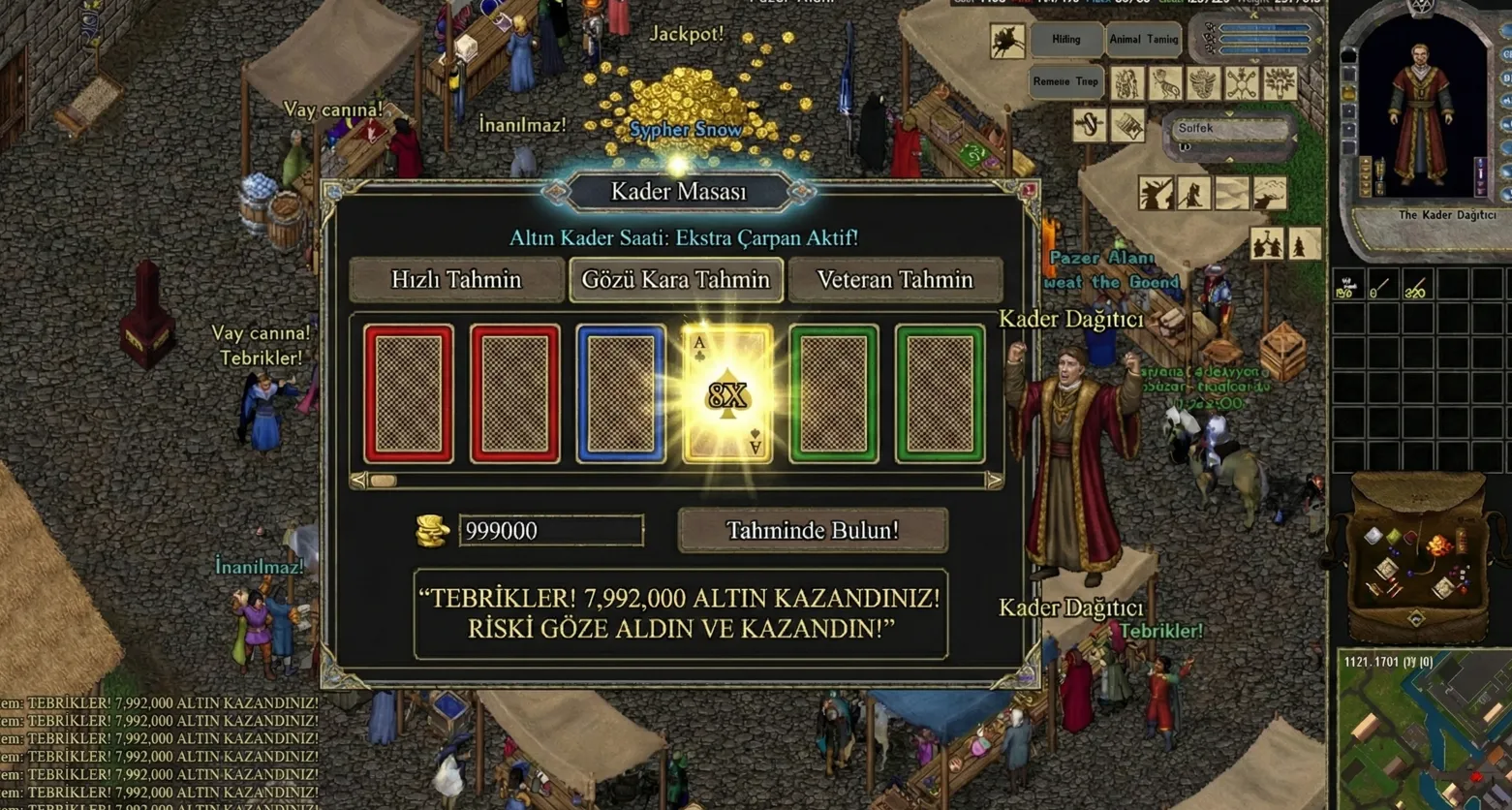Image resolution: width=1512 pixels, height=810 pixels.
Task: Click the Solfek name bar
Action: click(x=1230, y=129)
